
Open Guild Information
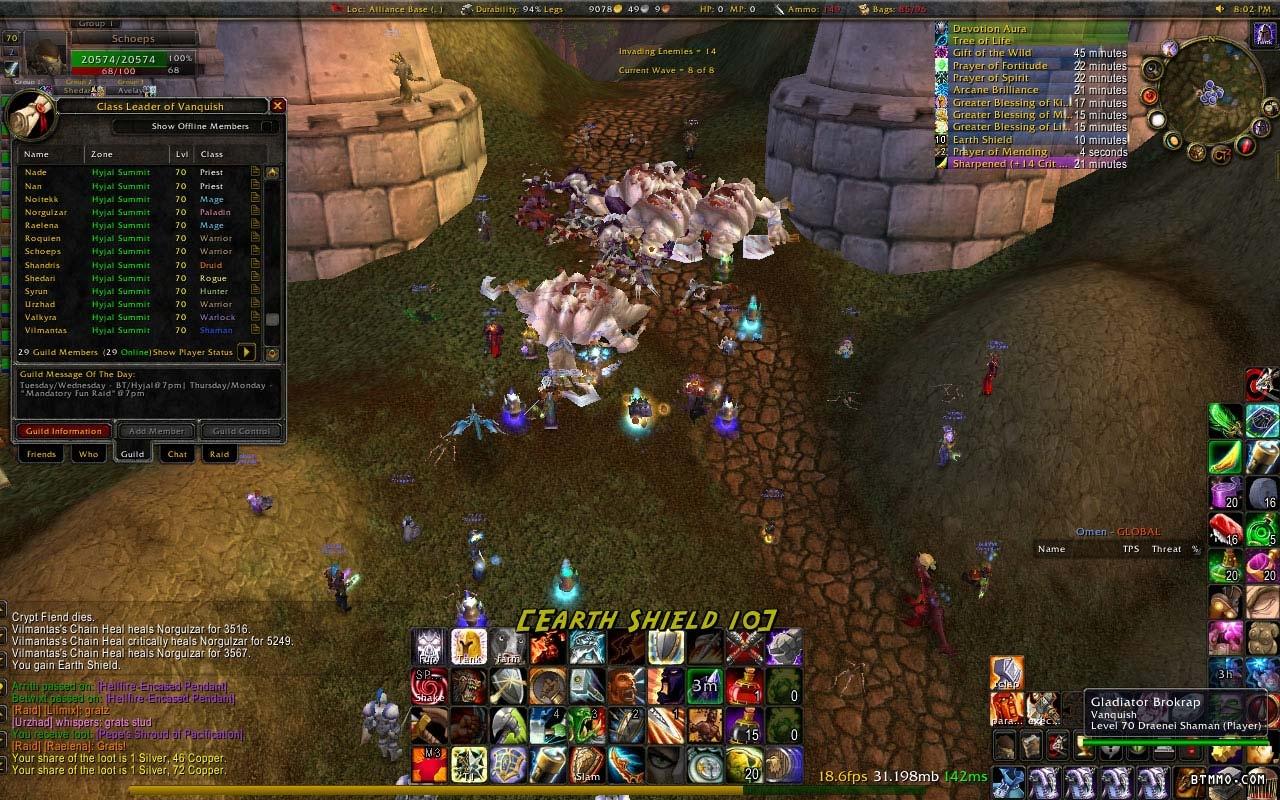tap(64, 431)
